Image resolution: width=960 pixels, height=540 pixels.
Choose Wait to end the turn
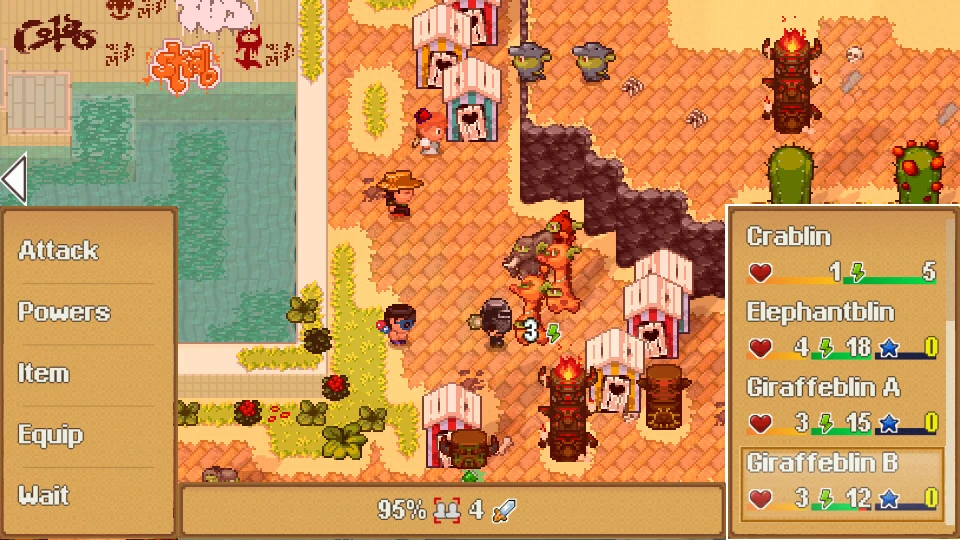pyautogui.click(x=44, y=496)
